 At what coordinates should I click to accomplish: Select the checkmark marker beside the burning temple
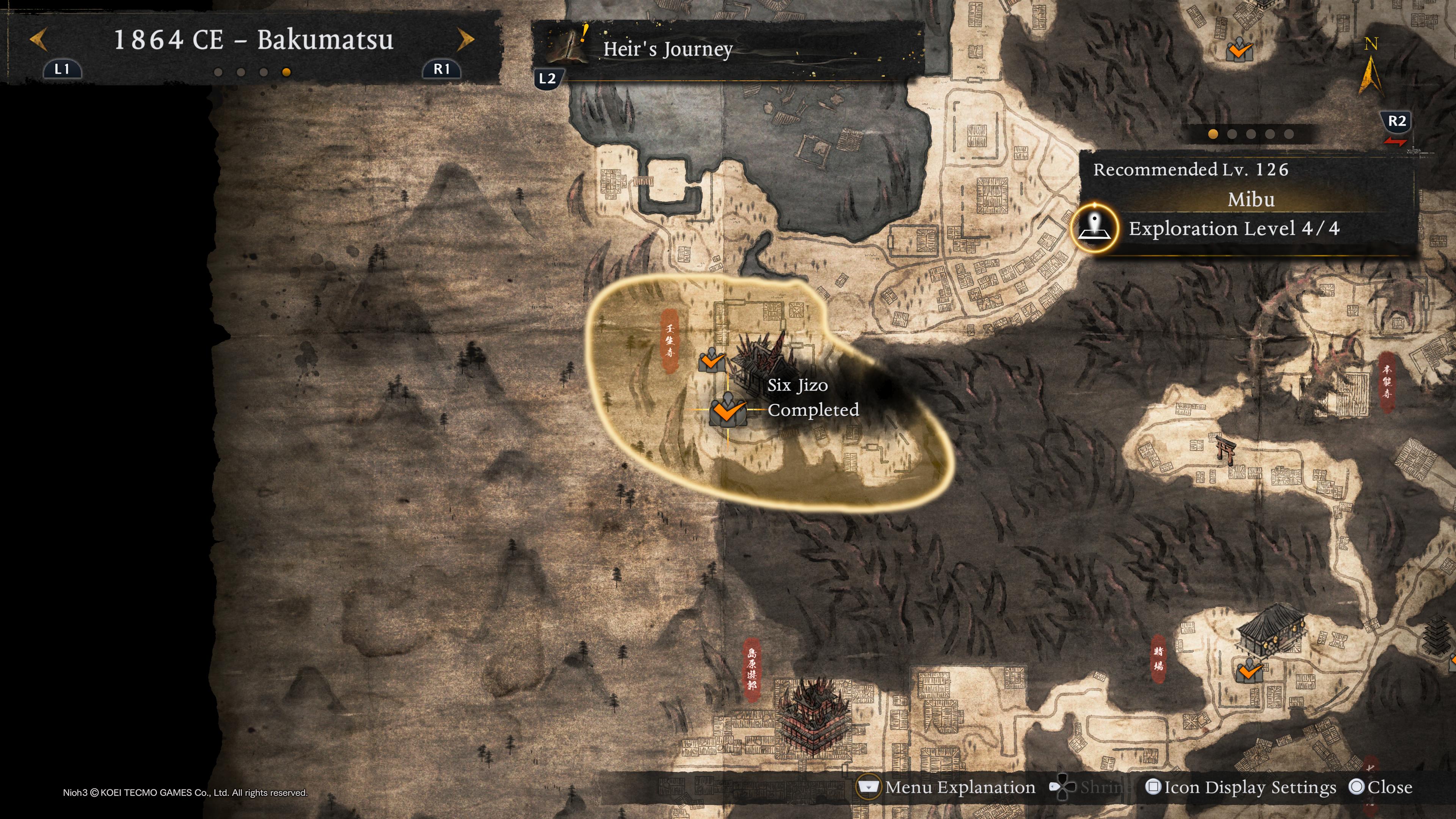click(712, 360)
